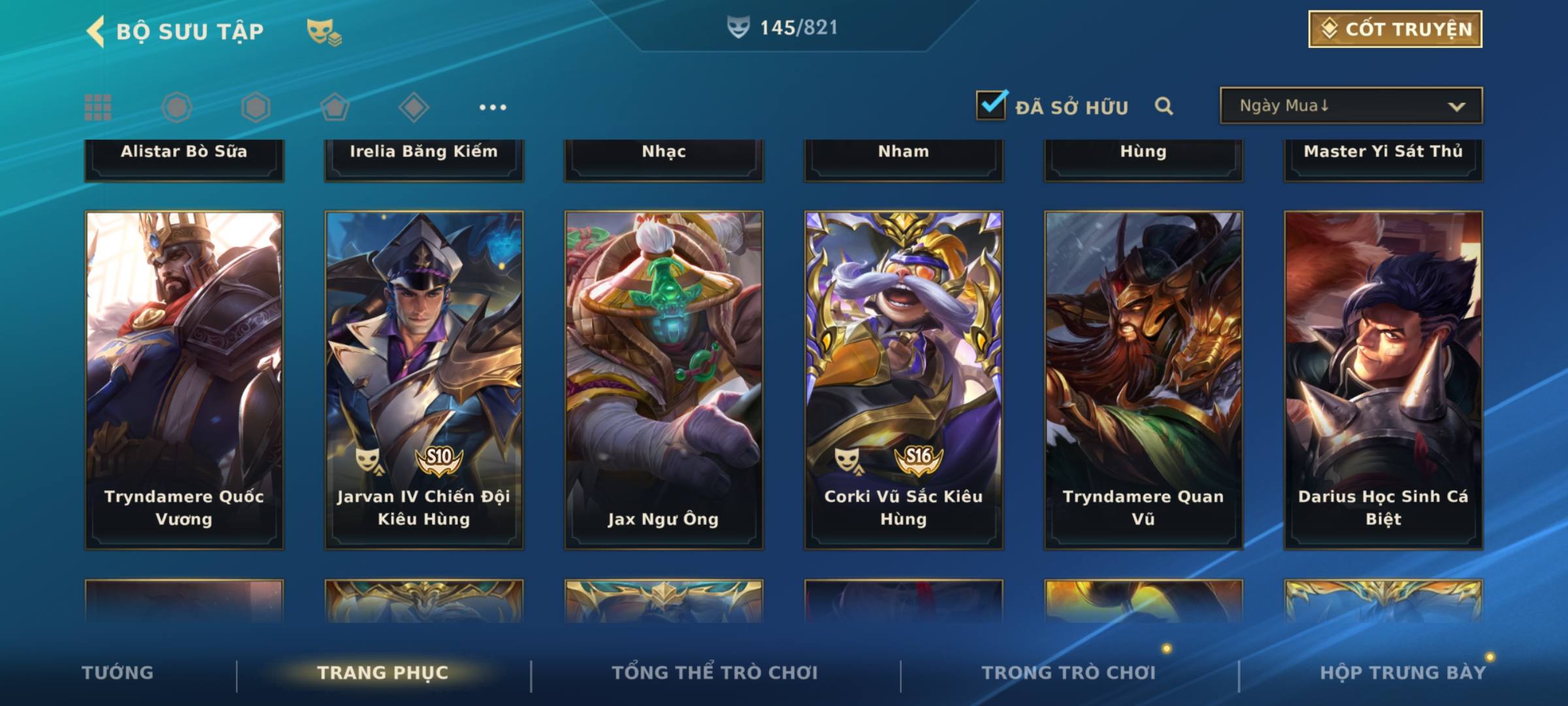Open the Trong Trò Chơi tab
The height and width of the screenshot is (706, 1568).
point(1069,673)
